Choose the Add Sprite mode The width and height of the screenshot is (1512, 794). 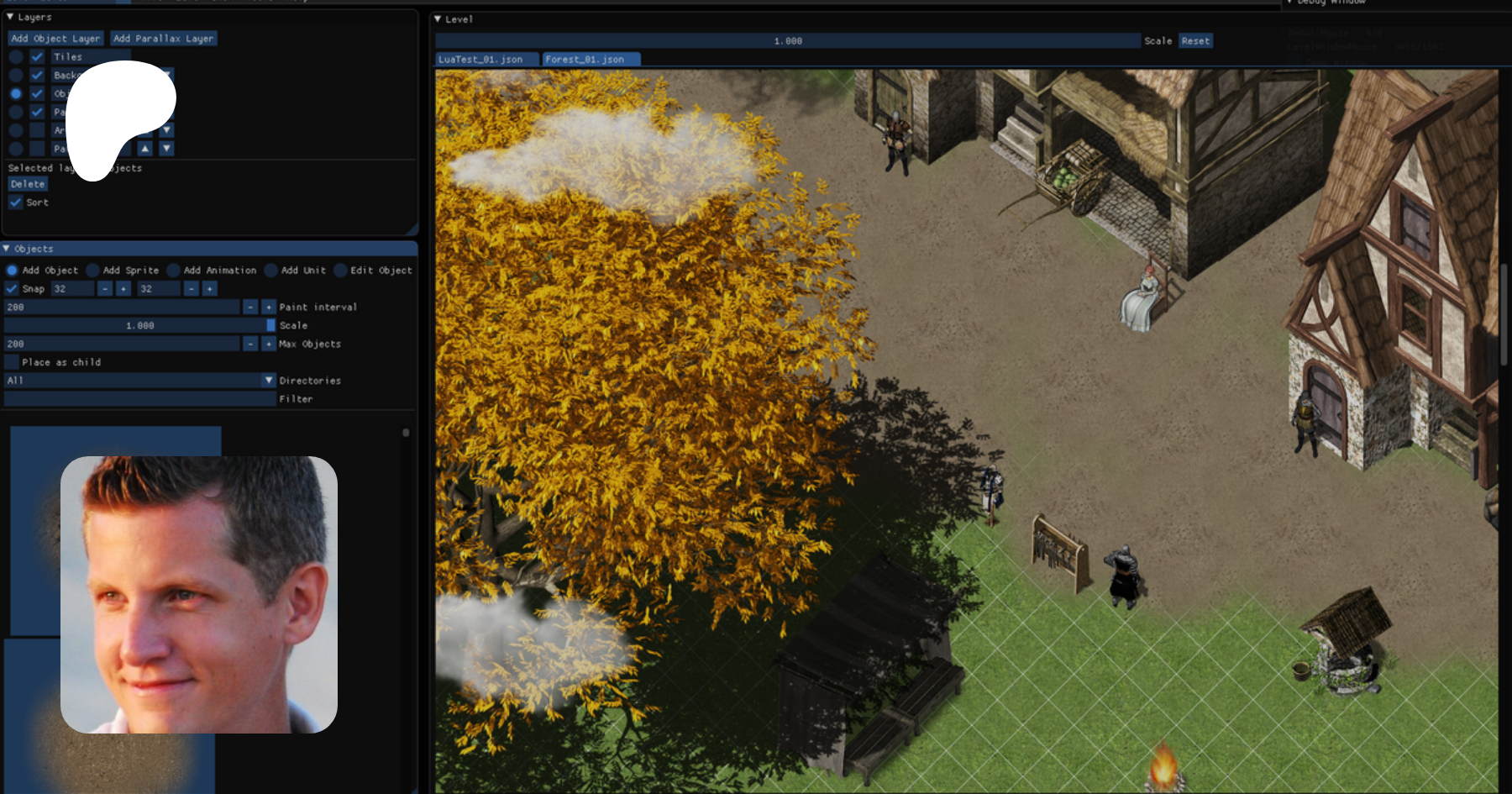pyautogui.click(x=93, y=271)
